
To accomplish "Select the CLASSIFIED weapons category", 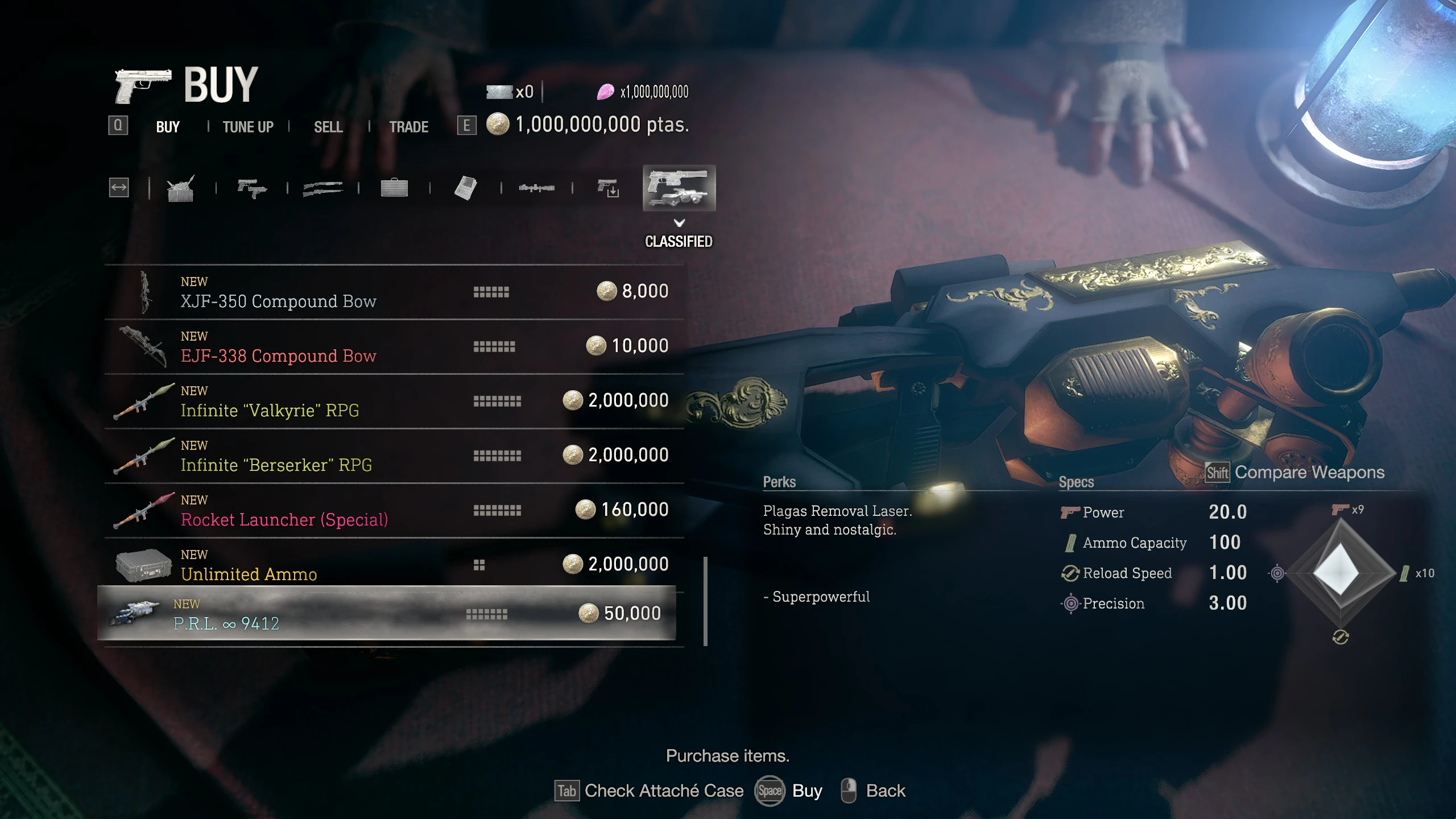I will click(x=679, y=188).
